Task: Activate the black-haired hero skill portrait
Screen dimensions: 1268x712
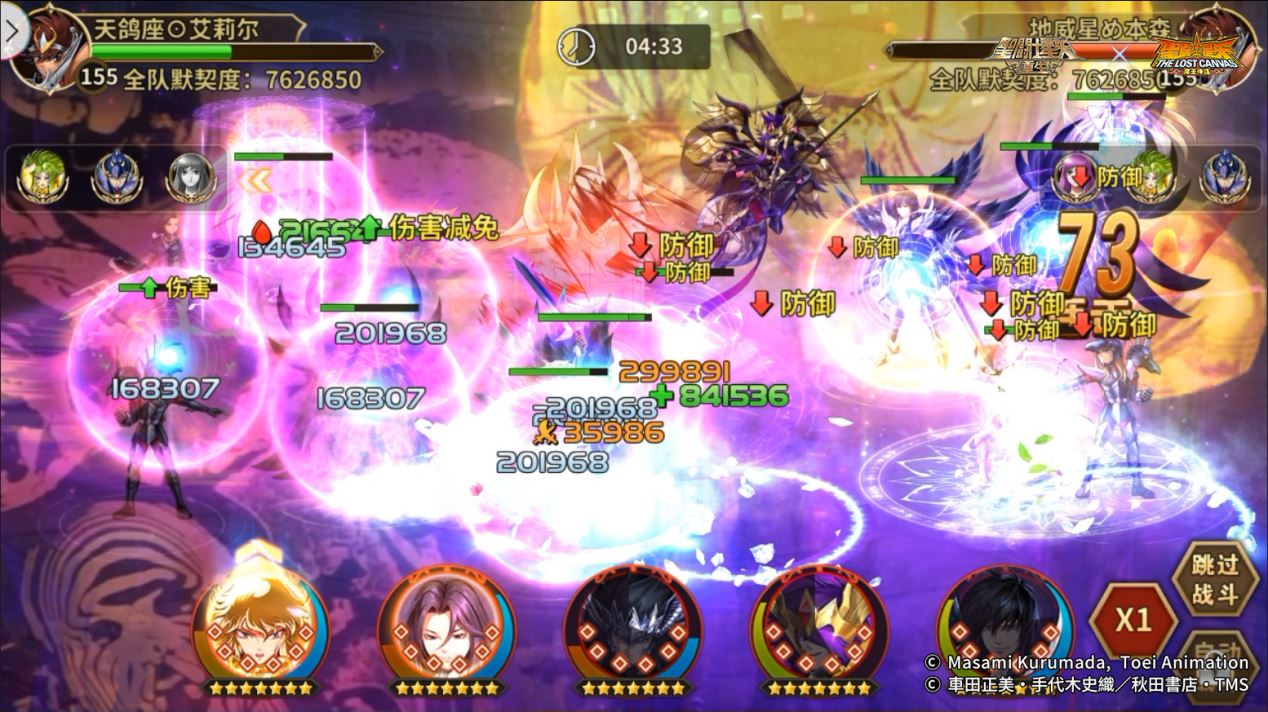Action: [1003, 625]
